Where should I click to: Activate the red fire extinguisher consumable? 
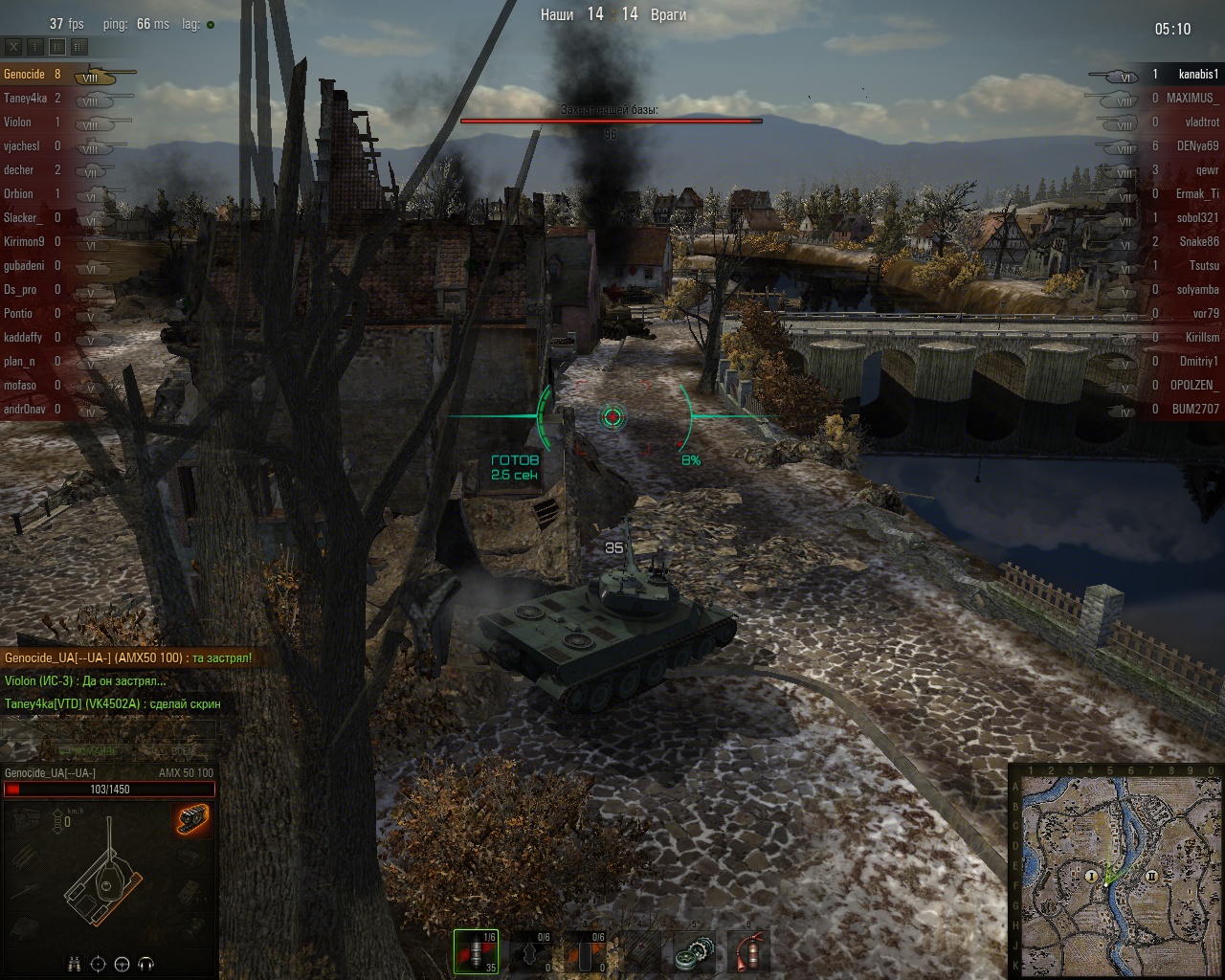[x=748, y=953]
